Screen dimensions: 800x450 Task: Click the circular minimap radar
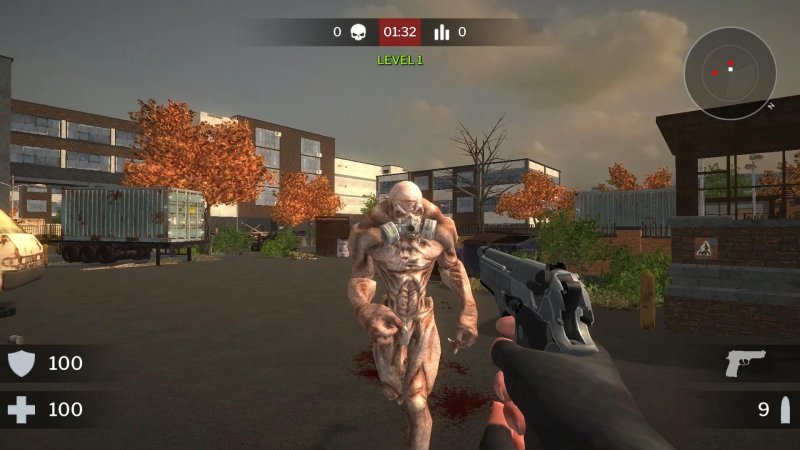[x=730, y=73]
